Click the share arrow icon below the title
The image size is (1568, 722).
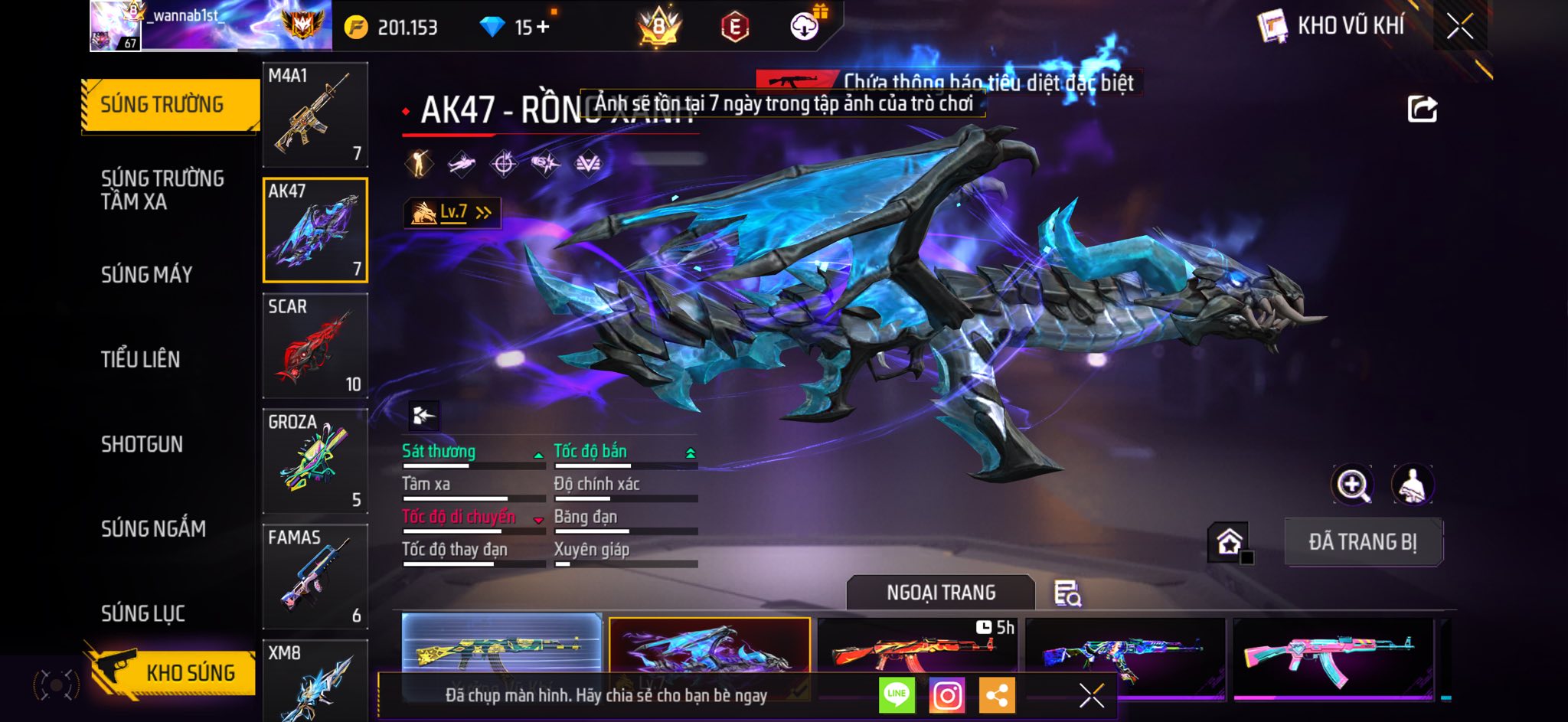pos(1423,109)
